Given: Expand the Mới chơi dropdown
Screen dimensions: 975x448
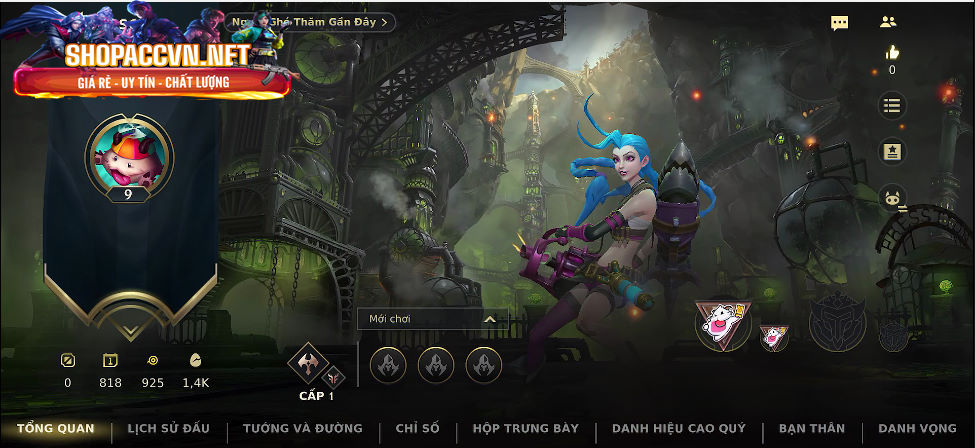Looking at the screenshot, I should tap(432, 319).
